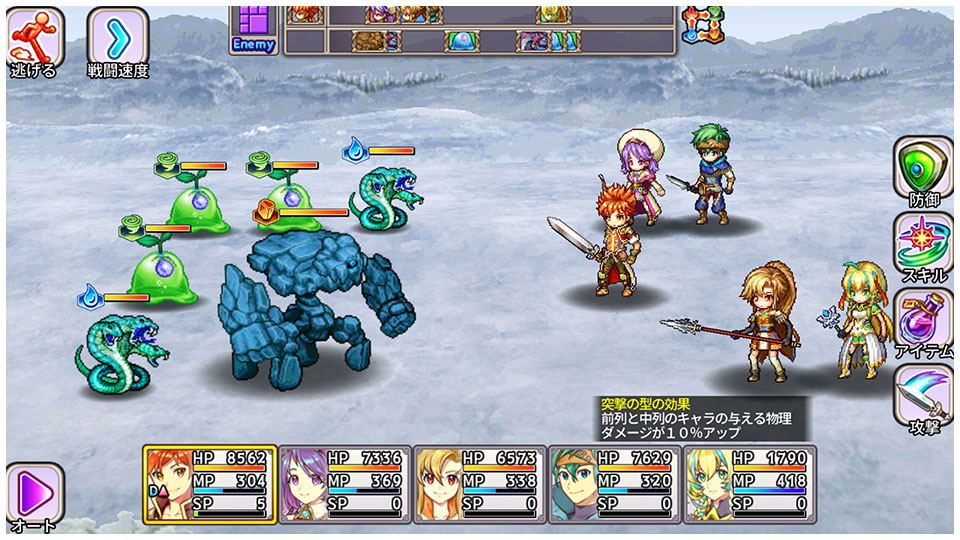The height and width of the screenshot is (540, 960).
Task: Select the red-haired hero status panel
Action: pyautogui.click(x=208, y=484)
